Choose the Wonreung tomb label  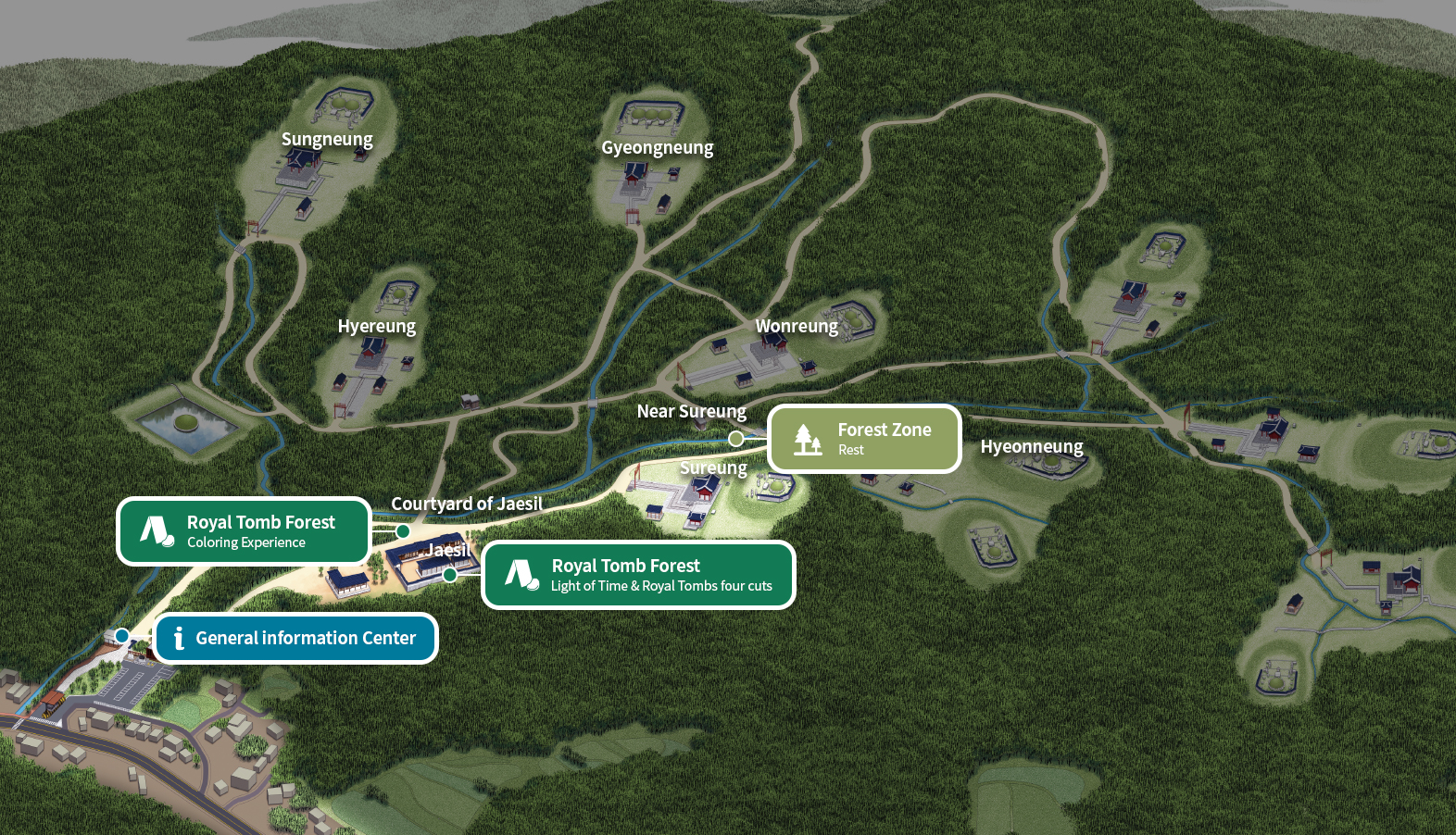797,327
